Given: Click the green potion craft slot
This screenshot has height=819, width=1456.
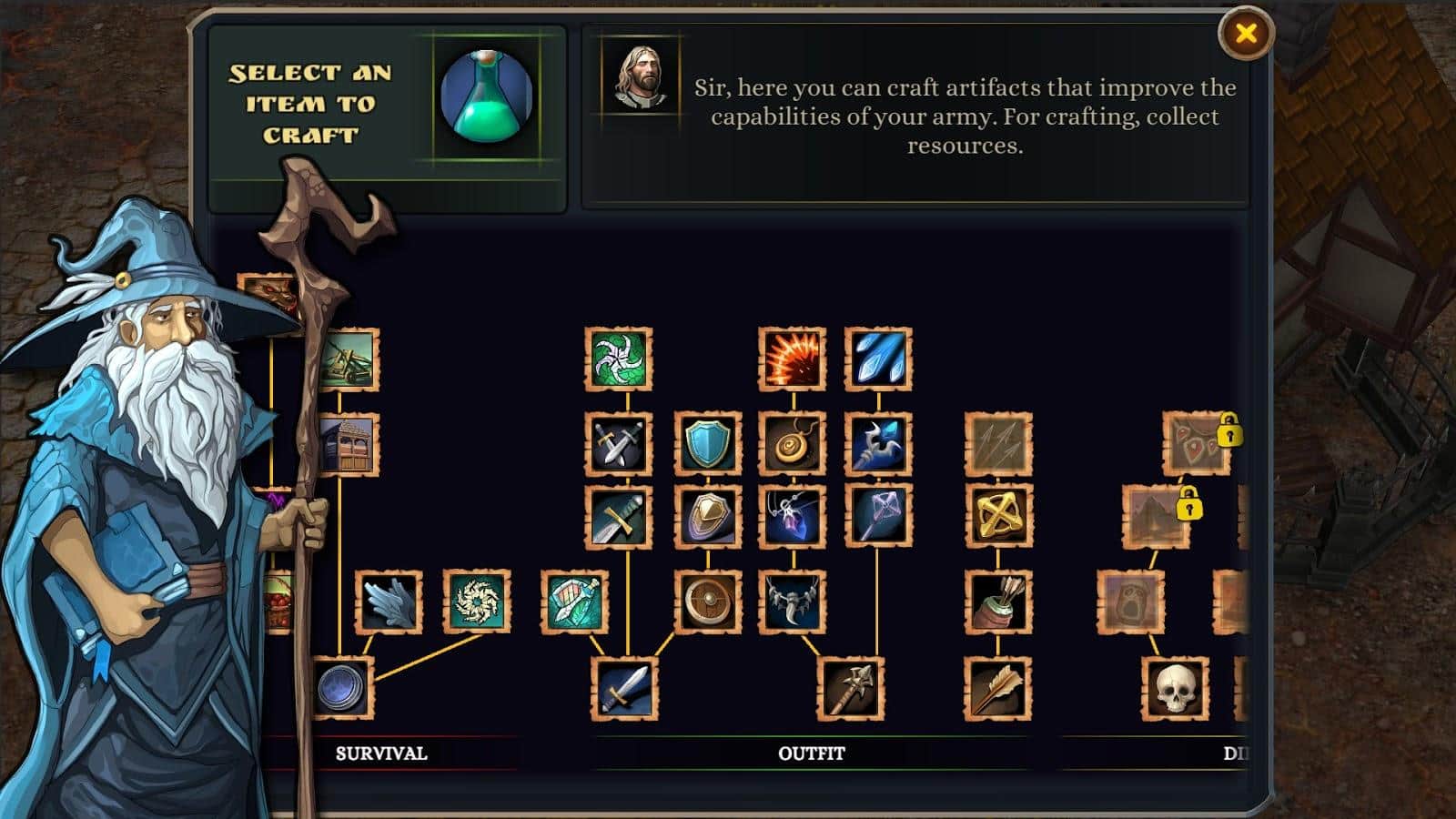Looking at the screenshot, I should point(486,96).
